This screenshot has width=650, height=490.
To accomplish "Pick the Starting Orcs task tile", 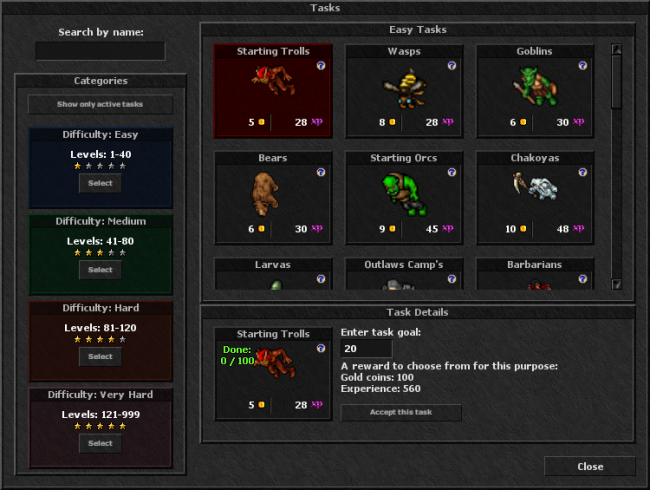I will coord(404,197).
